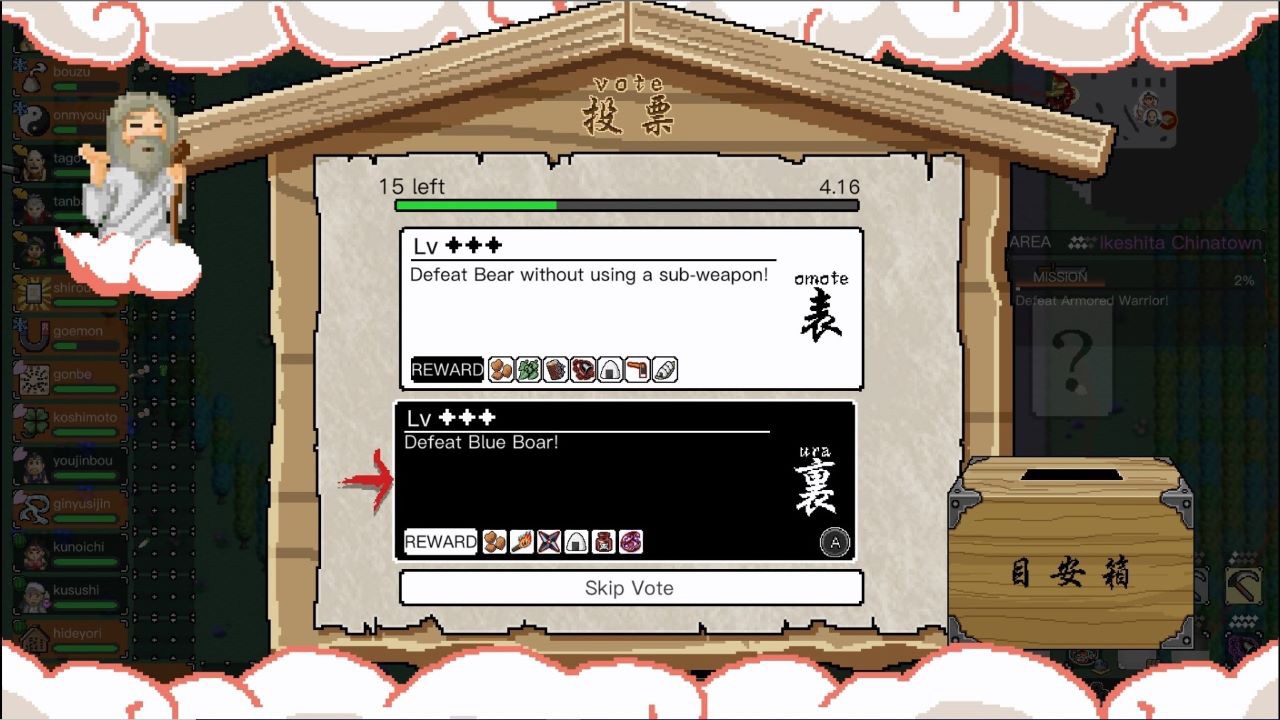Select the green herbs reward icon in the Bear quest rewards
This screenshot has width=1280, height=720.
[x=527, y=370]
